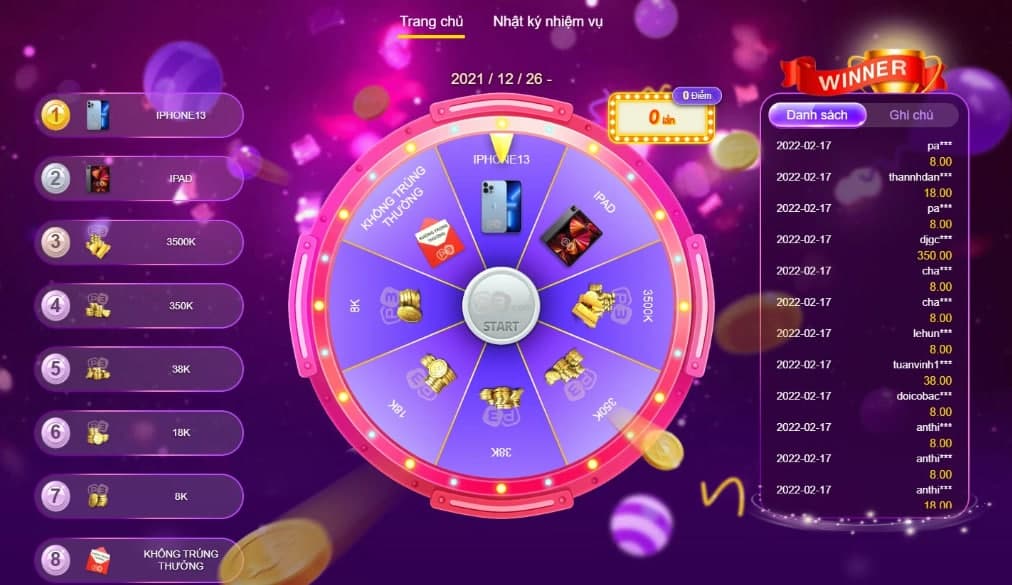Viewport: 1012px width, 585px height.
Task: Click the 350K fourth prize row
Action: (x=140, y=306)
